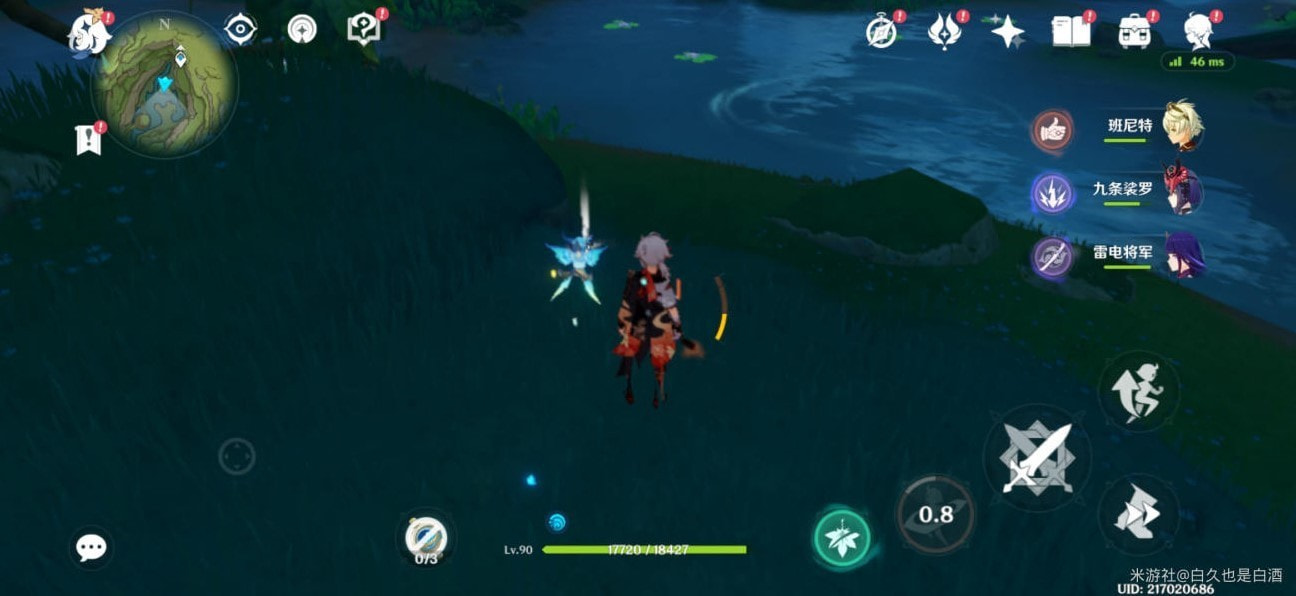Open the Inventory backpack

click(x=1133, y=32)
